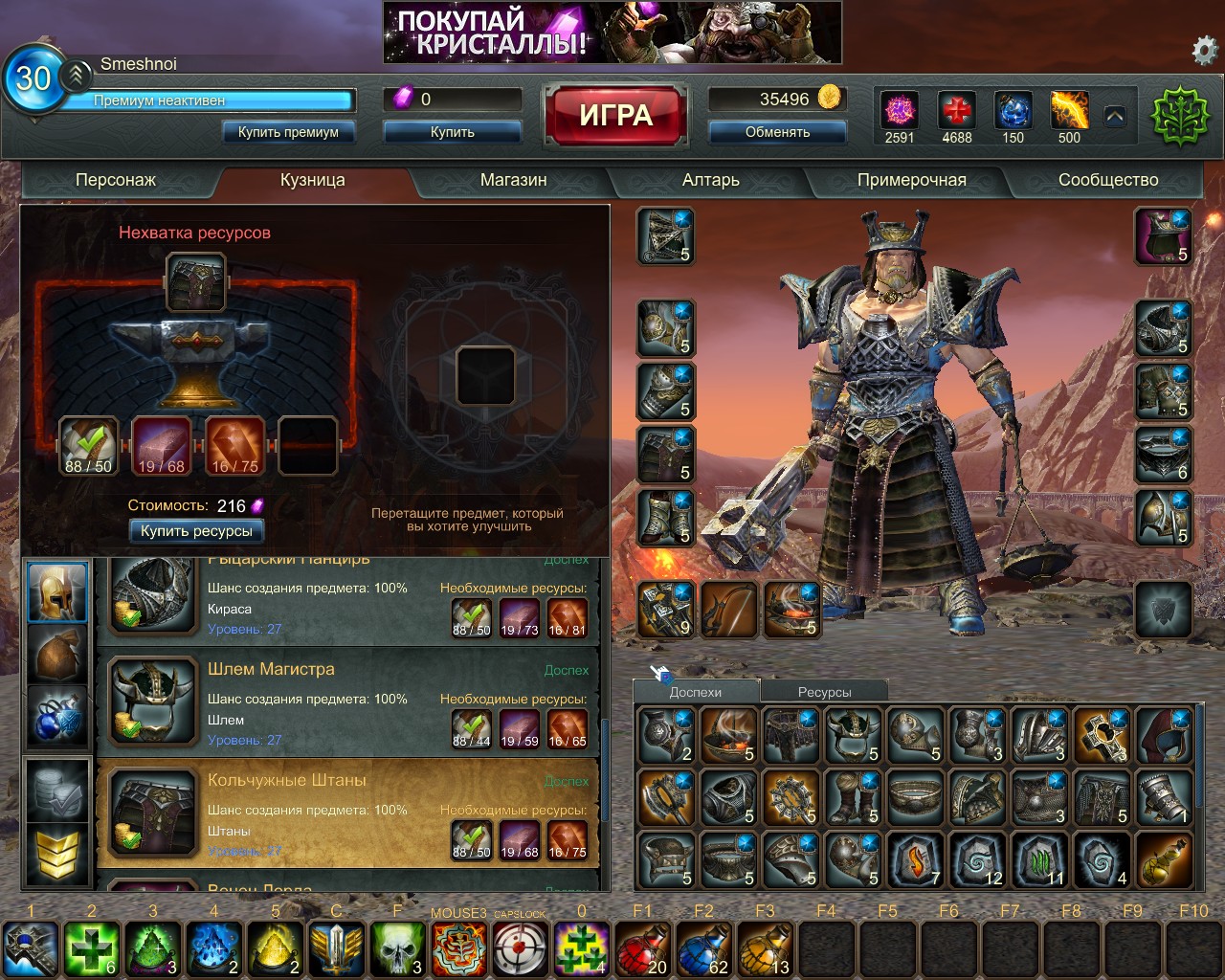
Task: Open the Магазин tab
Action: [x=513, y=180]
